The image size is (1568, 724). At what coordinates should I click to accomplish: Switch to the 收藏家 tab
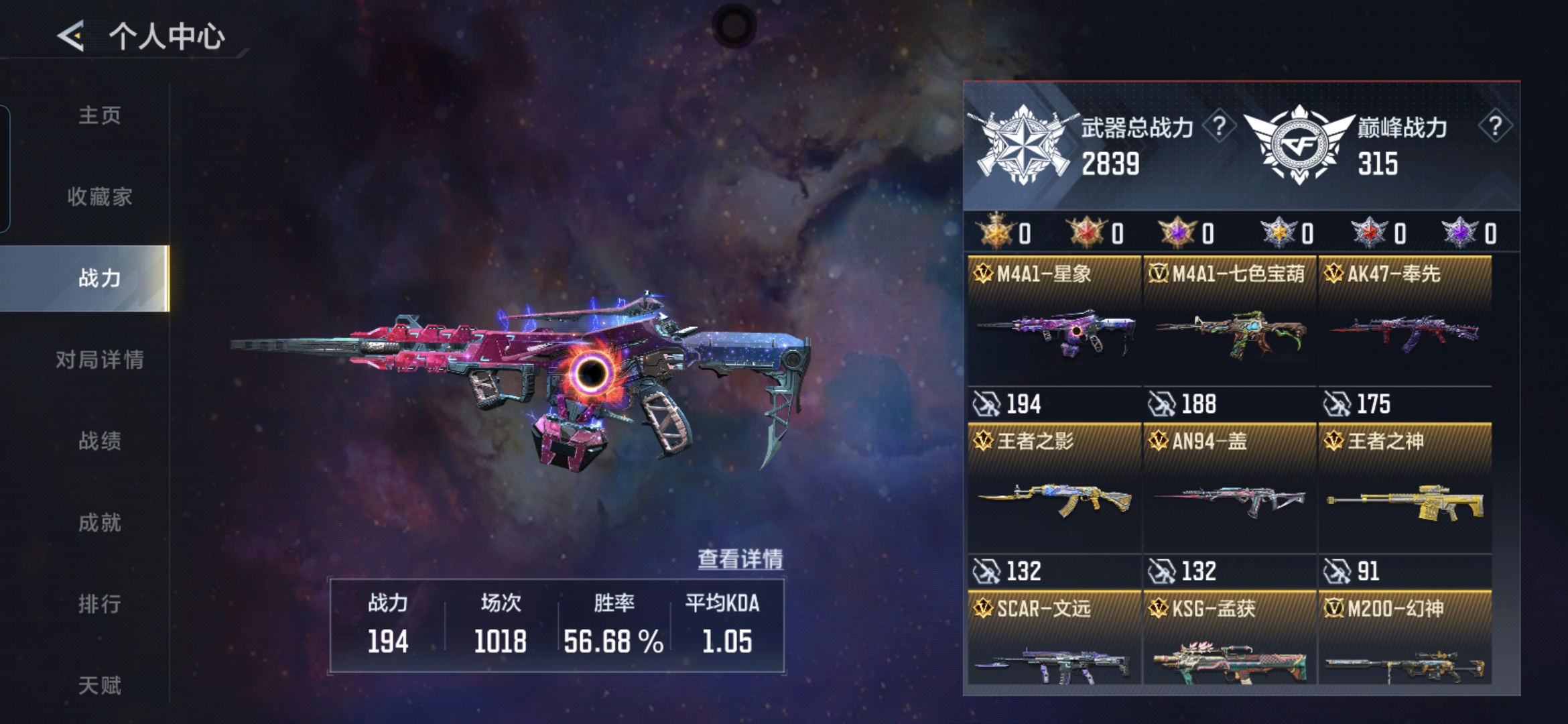[x=100, y=196]
